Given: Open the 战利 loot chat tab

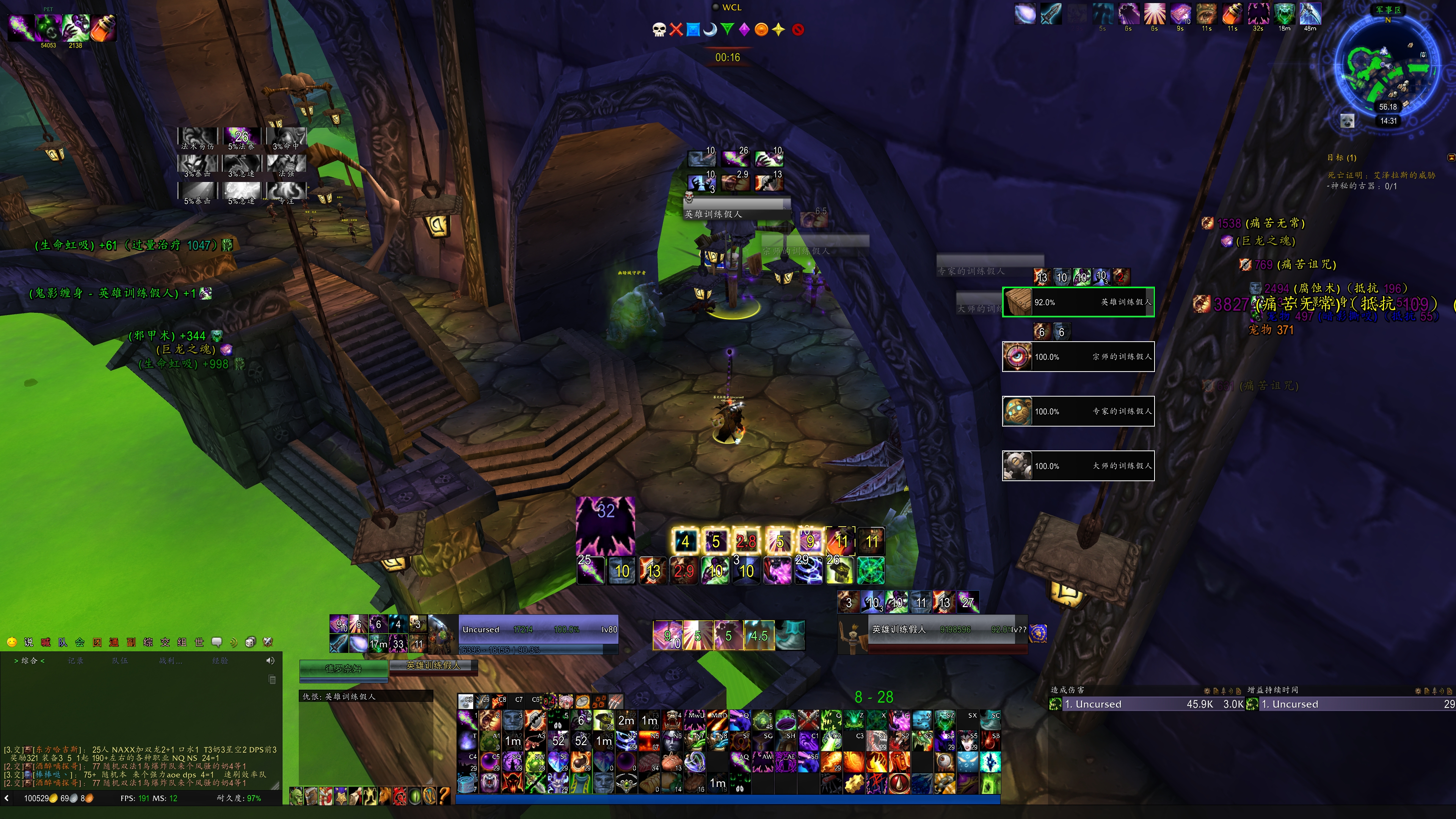Looking at the screenshot, I should (x=169, y=660).
